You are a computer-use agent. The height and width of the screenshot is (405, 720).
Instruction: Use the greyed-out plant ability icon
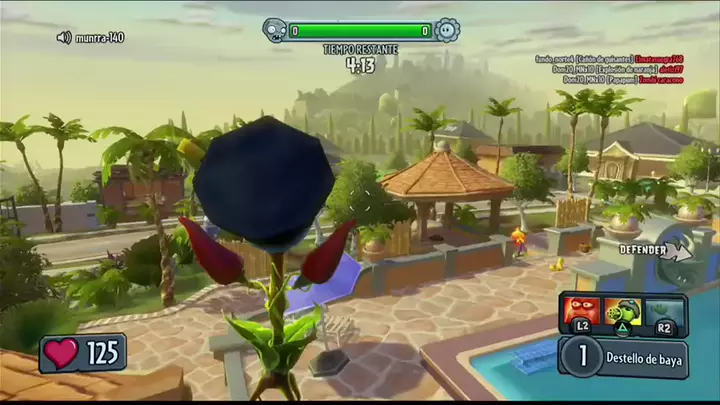coord(665,311)
